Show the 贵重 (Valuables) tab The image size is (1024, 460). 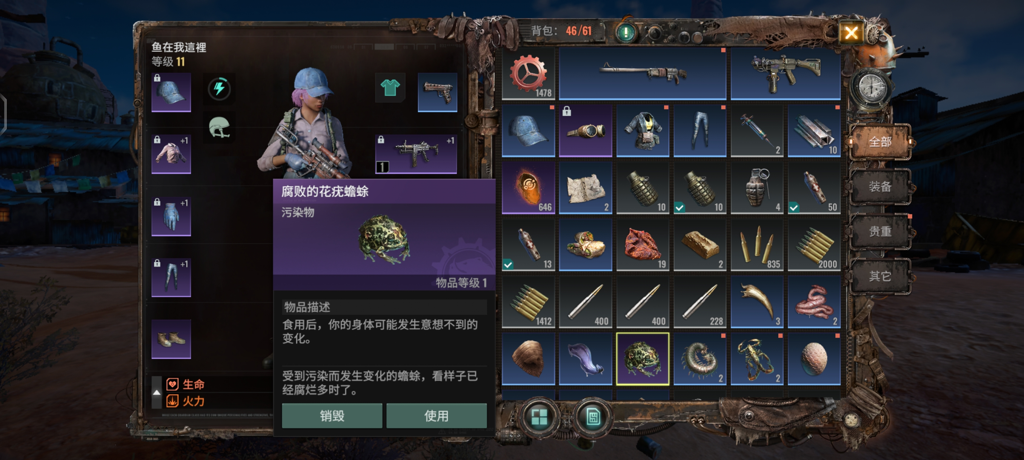coord(879,231)
